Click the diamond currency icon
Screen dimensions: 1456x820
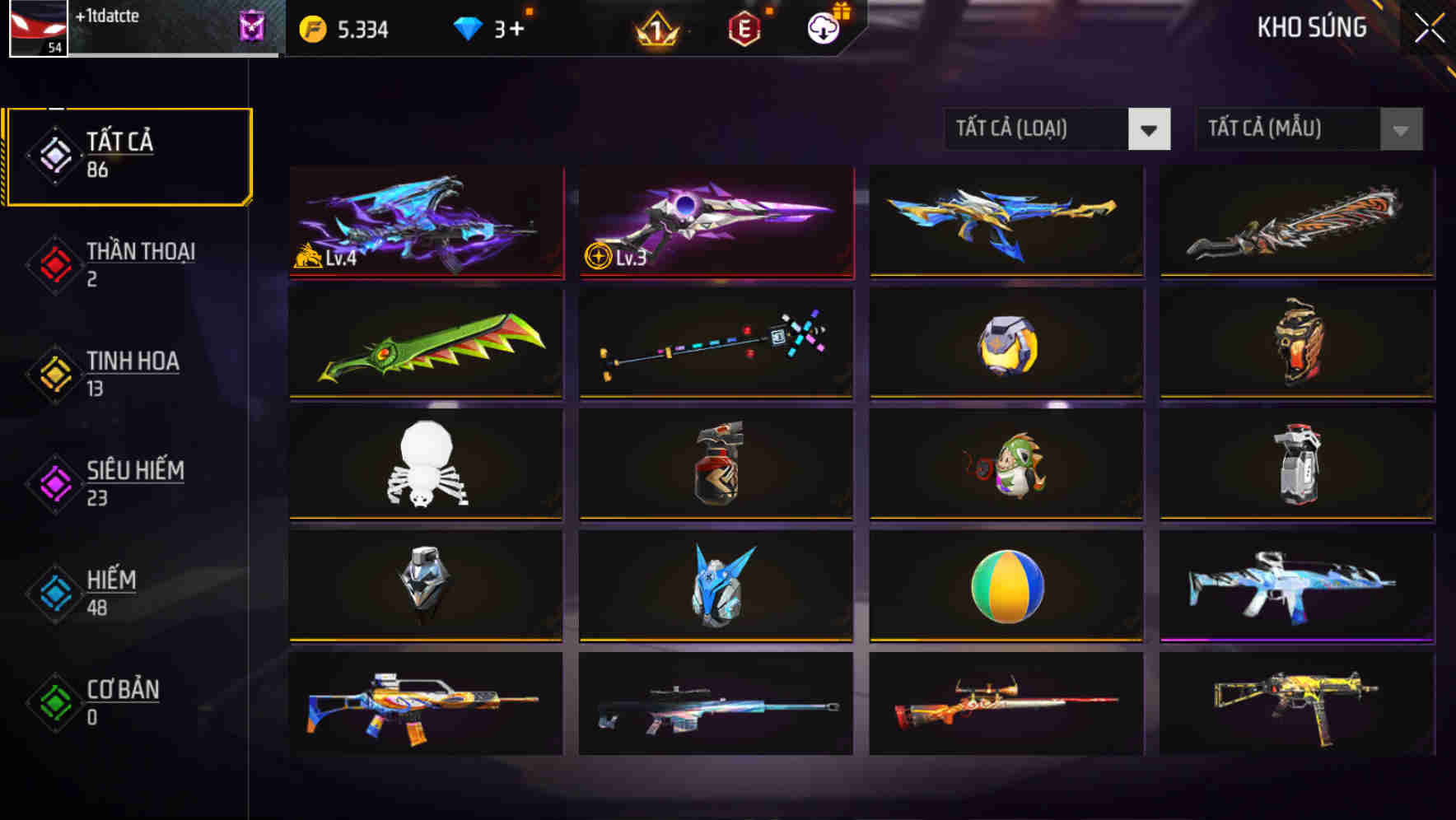coord(467,27)
